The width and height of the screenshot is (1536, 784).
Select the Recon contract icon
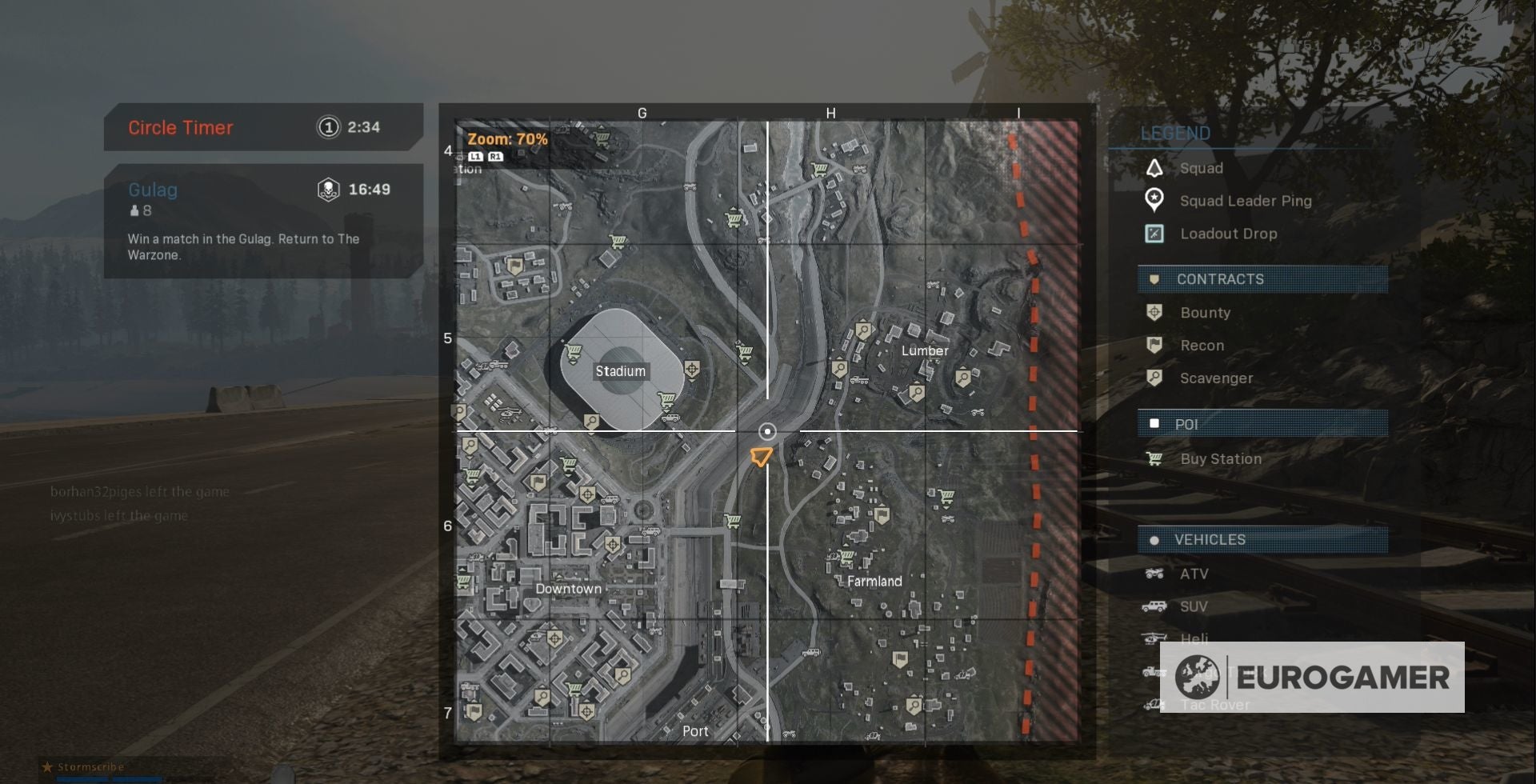point(1155,346)
